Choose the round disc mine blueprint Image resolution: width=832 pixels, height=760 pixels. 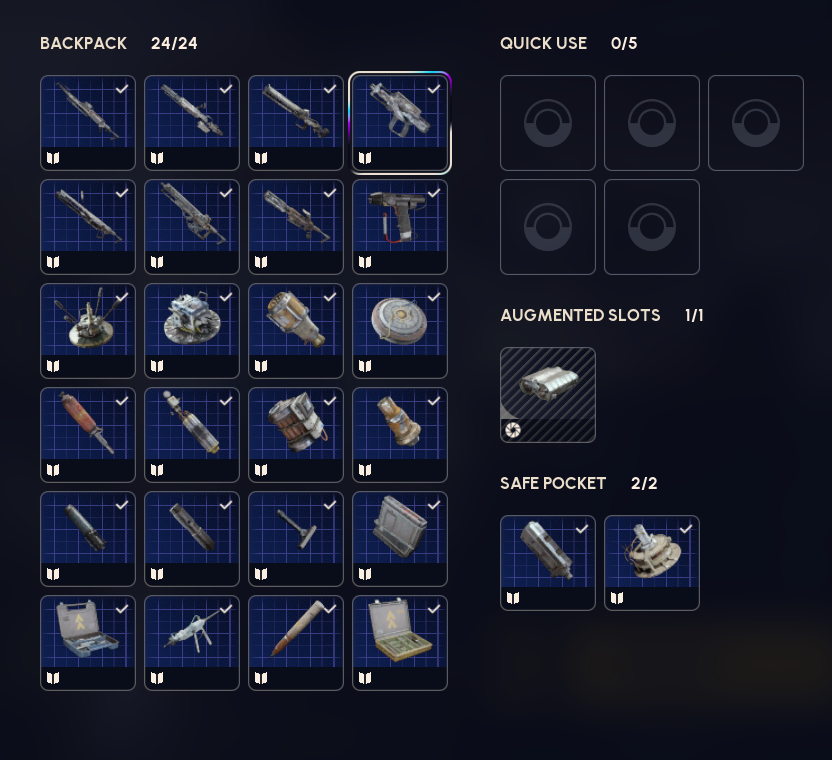(x=400, y=330)
